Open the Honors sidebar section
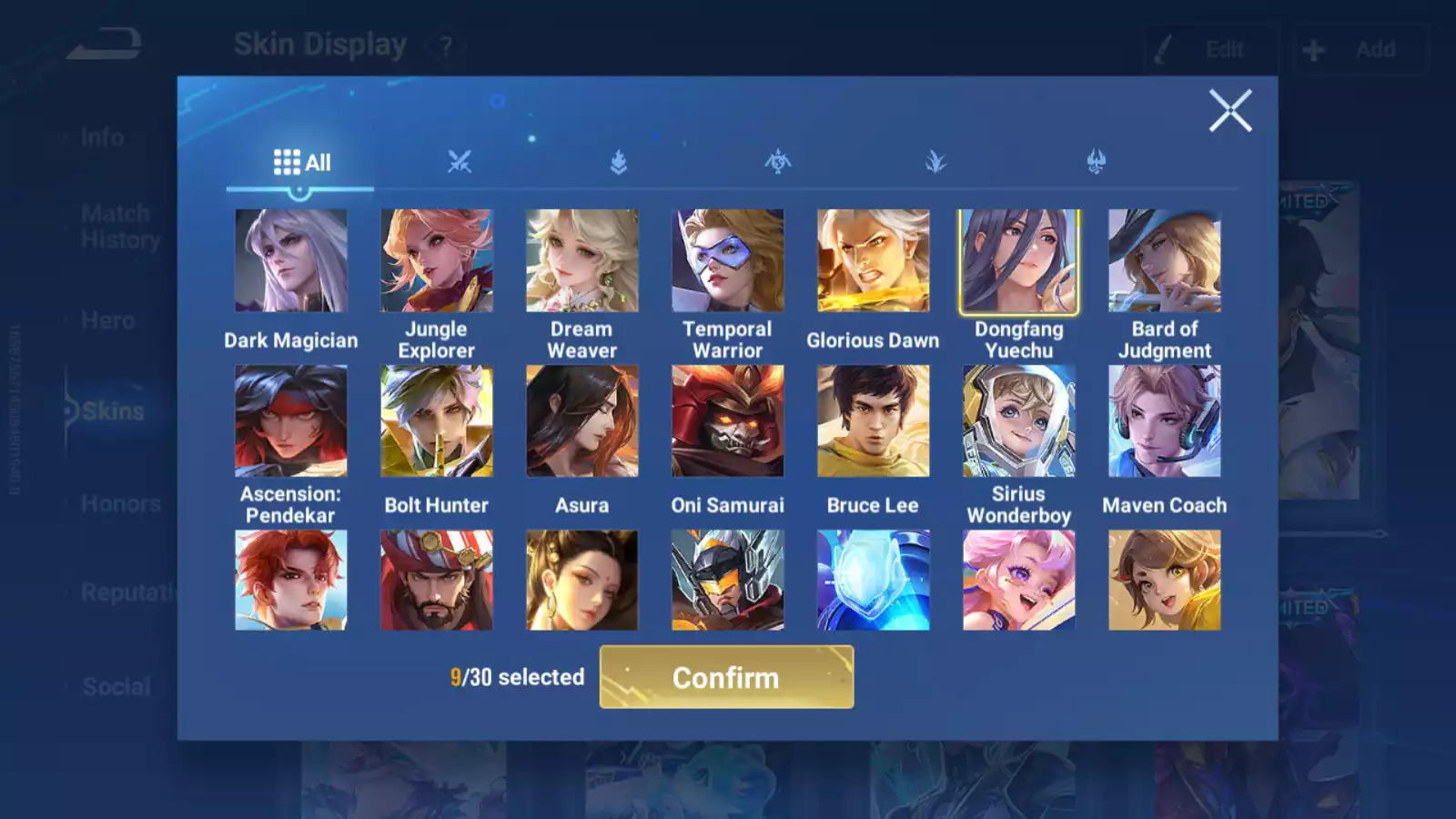Viewport: 1456px width, 819px height. click(119, 502)
